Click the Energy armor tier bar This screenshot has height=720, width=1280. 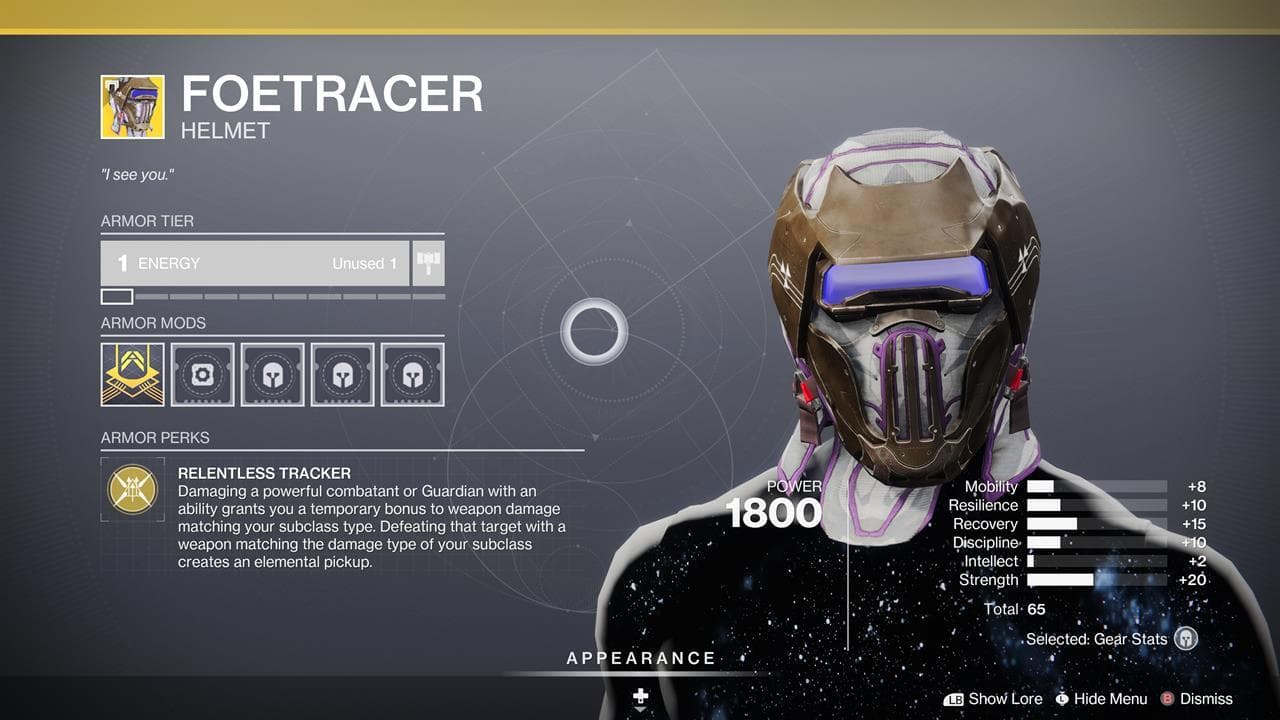(x=254, y=262)
